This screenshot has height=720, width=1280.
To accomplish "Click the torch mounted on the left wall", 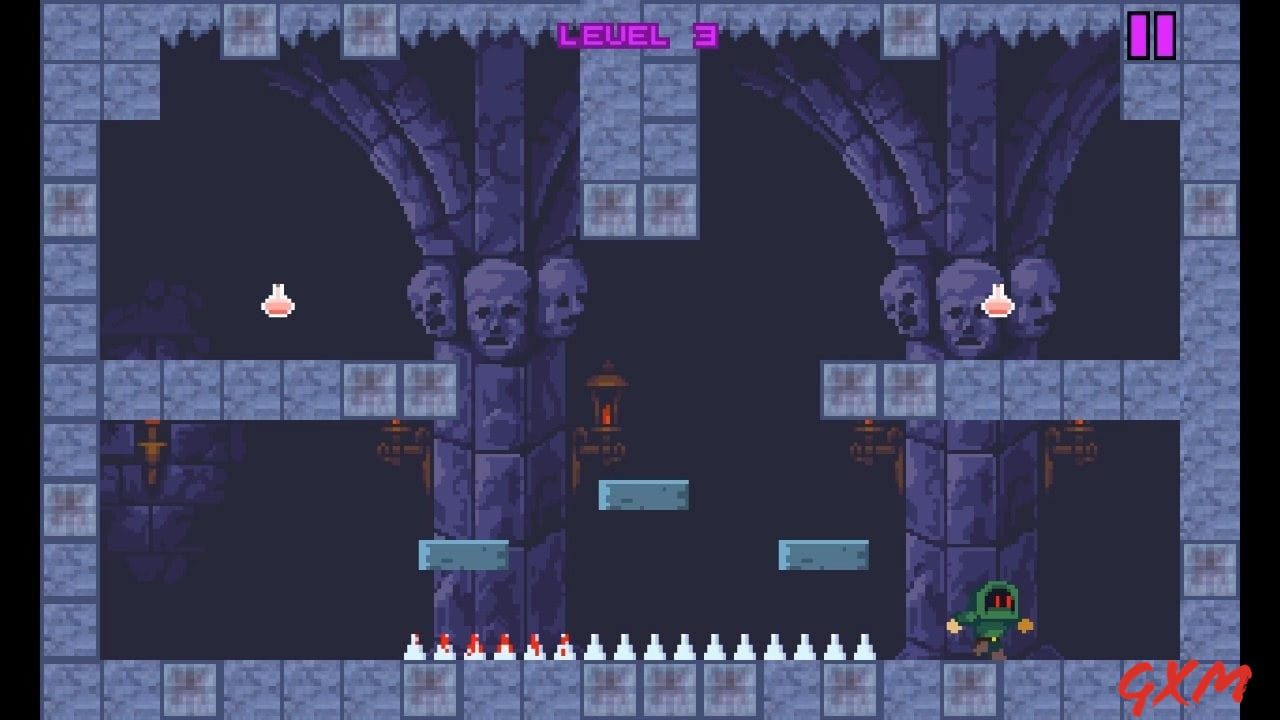I will [150, 445].
